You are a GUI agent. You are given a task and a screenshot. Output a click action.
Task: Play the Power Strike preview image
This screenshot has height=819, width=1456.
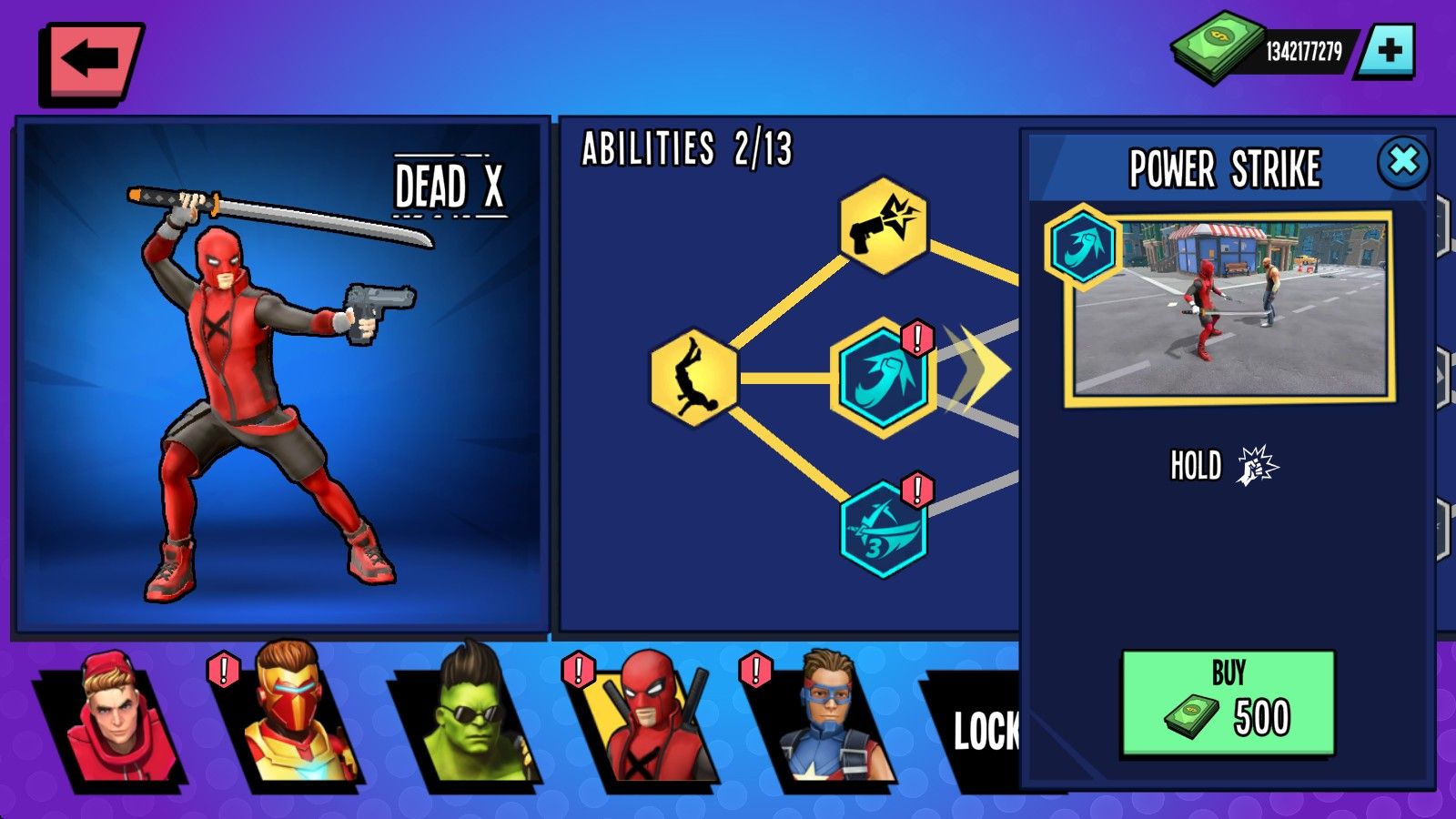pyautogui.click(x=1230, y=308)
